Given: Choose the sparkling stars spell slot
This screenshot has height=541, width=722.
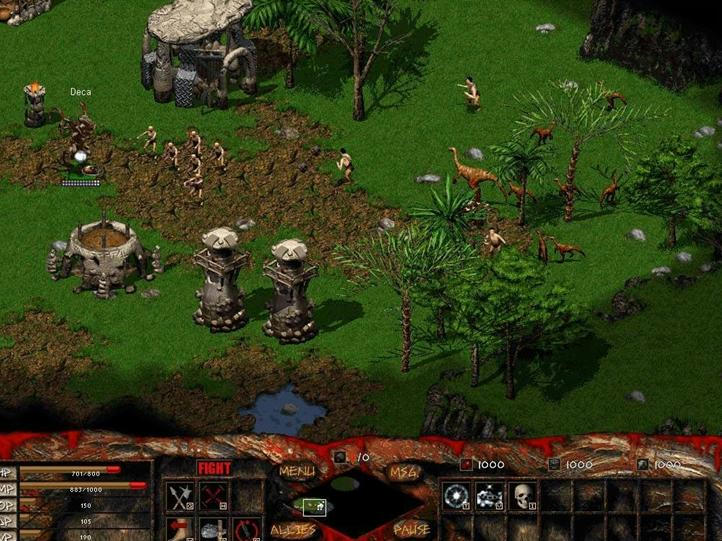Looking at the screenshot, I should point(489,495).
